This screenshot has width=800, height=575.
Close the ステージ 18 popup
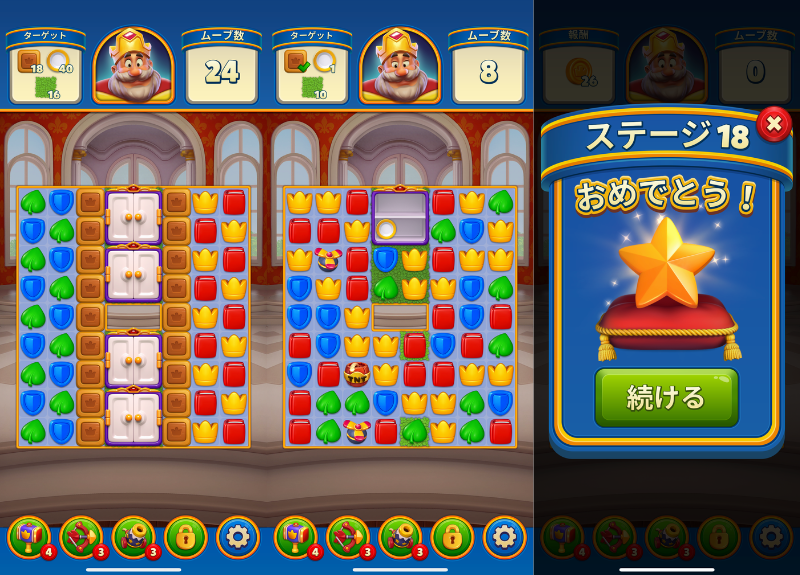tap(773, 124)
